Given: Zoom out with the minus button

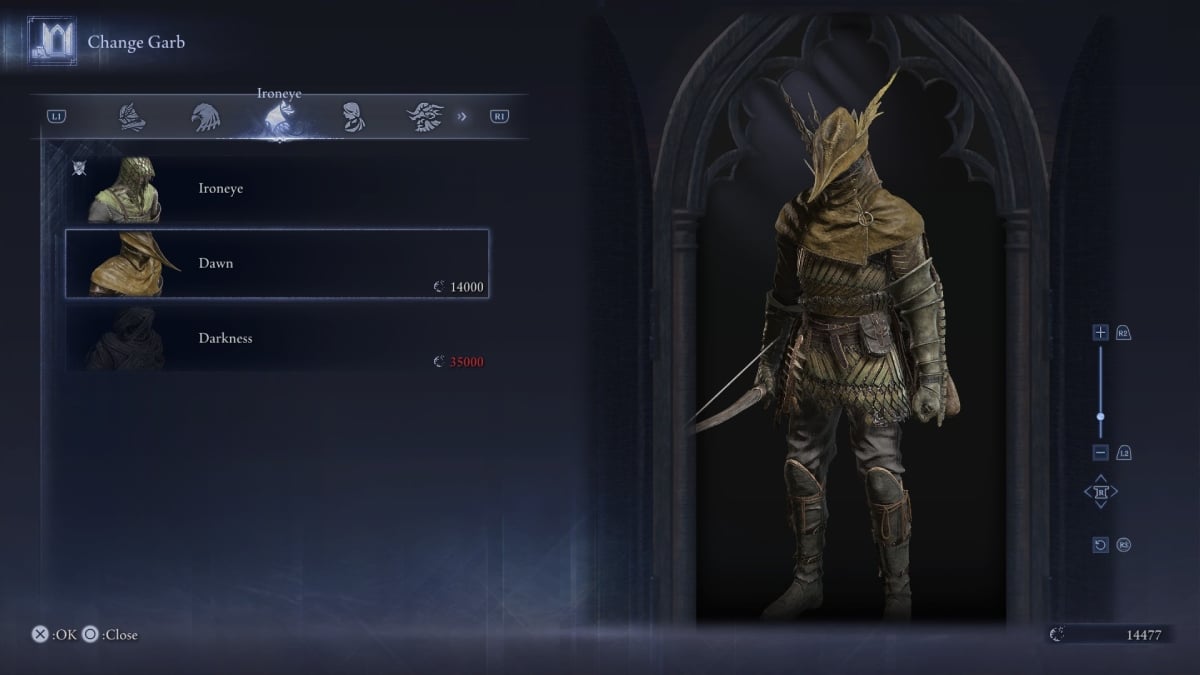Looking at the screenshot, I should click(x=1101, y=452).
